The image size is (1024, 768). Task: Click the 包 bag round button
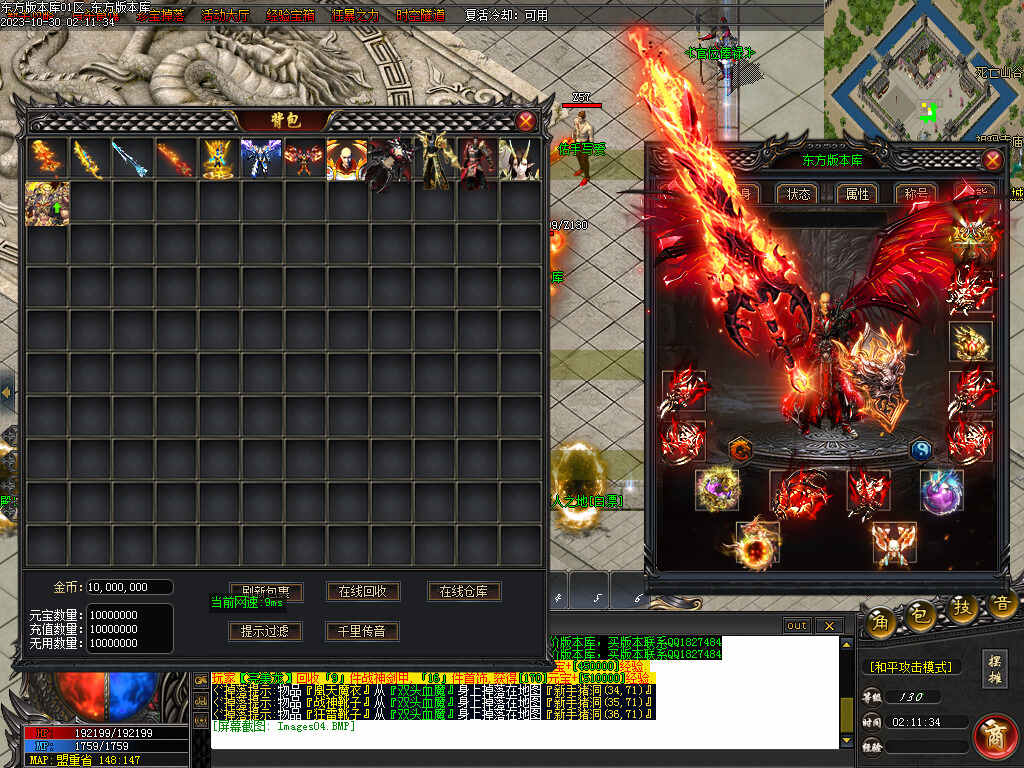[x=920, y=617]
